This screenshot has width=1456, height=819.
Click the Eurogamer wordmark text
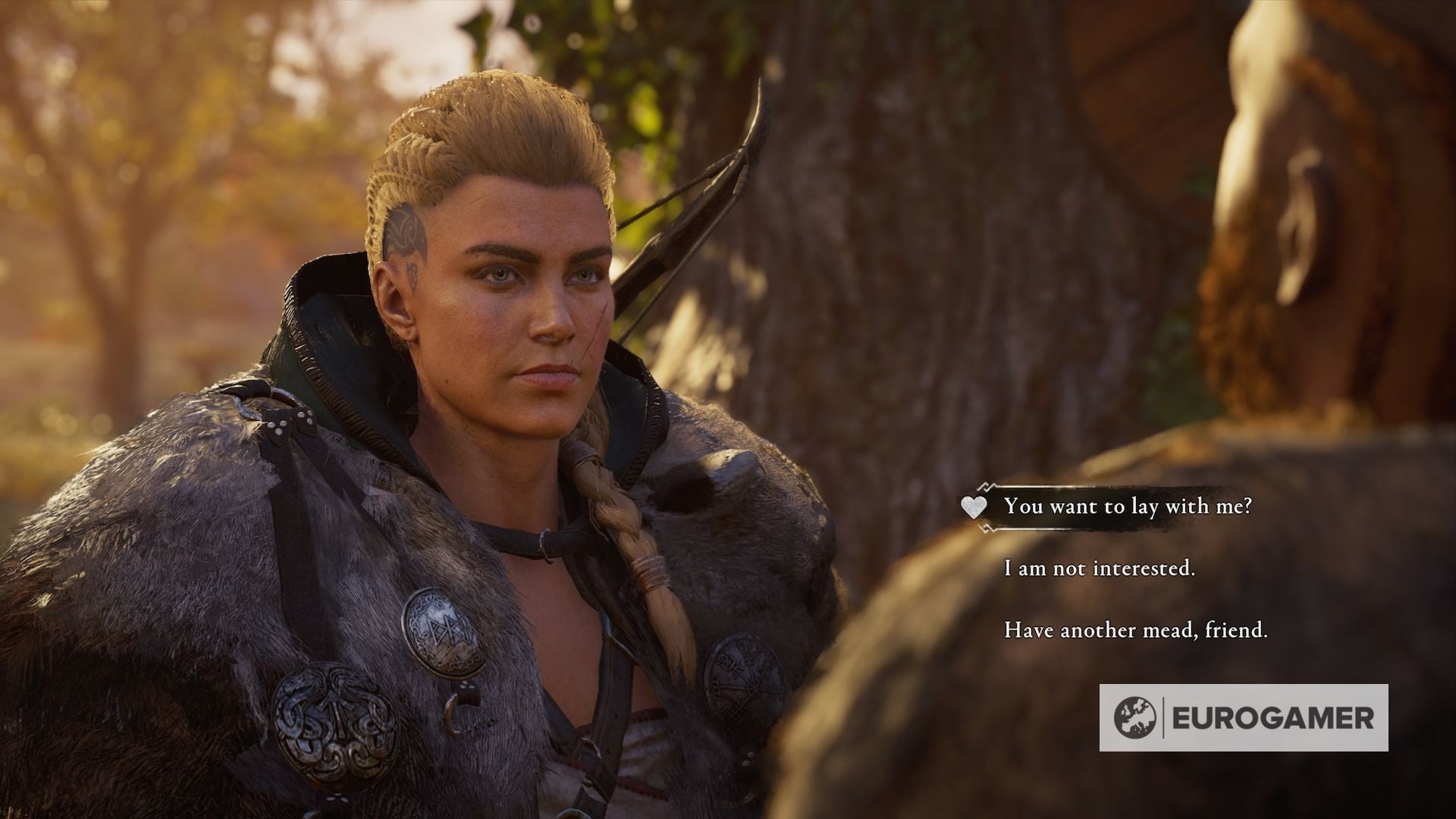pyautogui.click(x=1274, y=717)
